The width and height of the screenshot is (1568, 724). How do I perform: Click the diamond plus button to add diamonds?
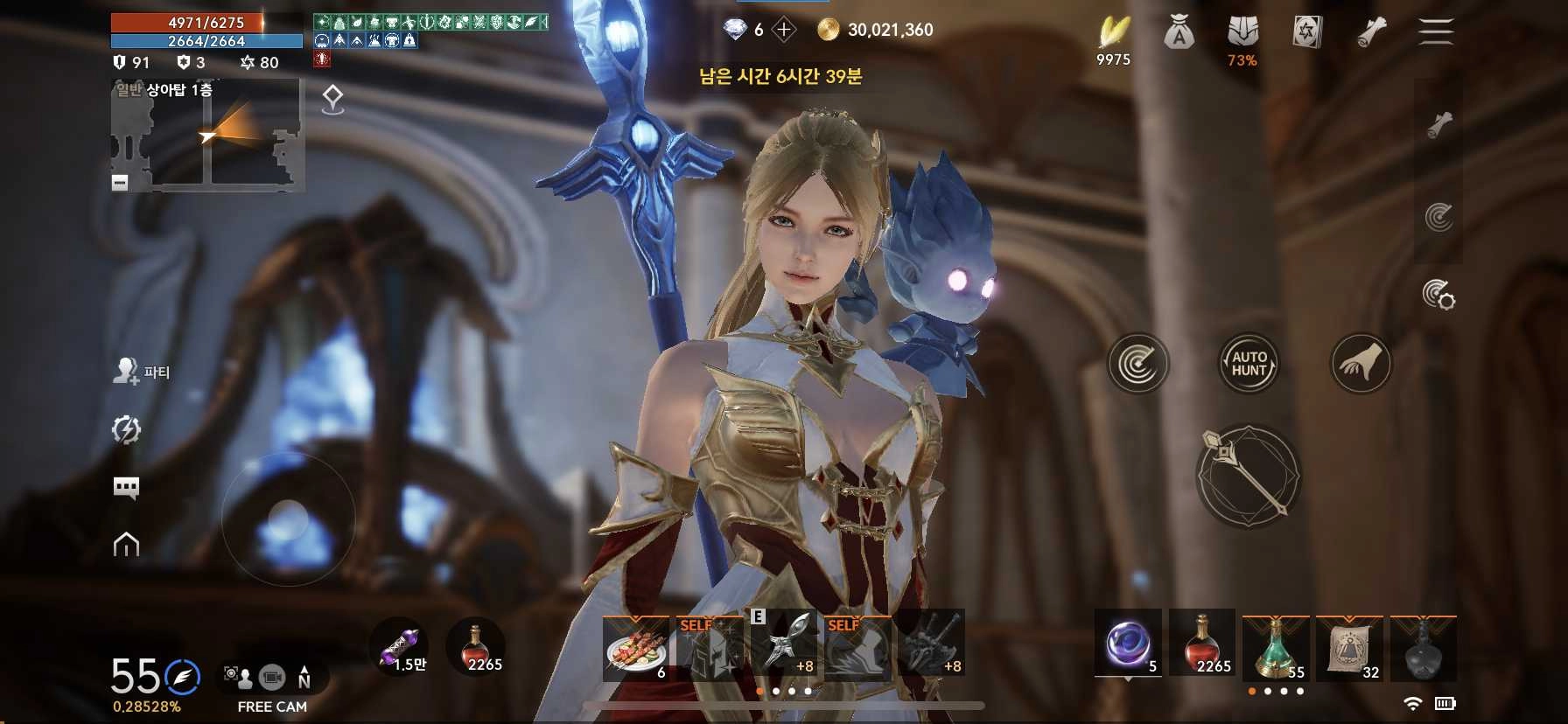tap(784, 31)
